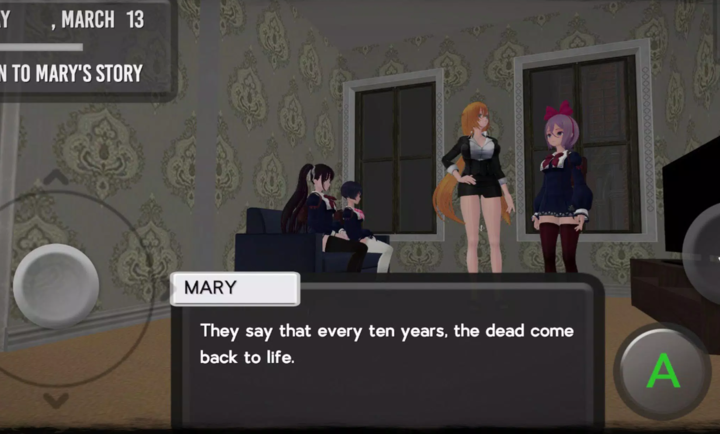Click the virtual joystick knob
This screenshot has height=434, width=720.
pos(56,286)
